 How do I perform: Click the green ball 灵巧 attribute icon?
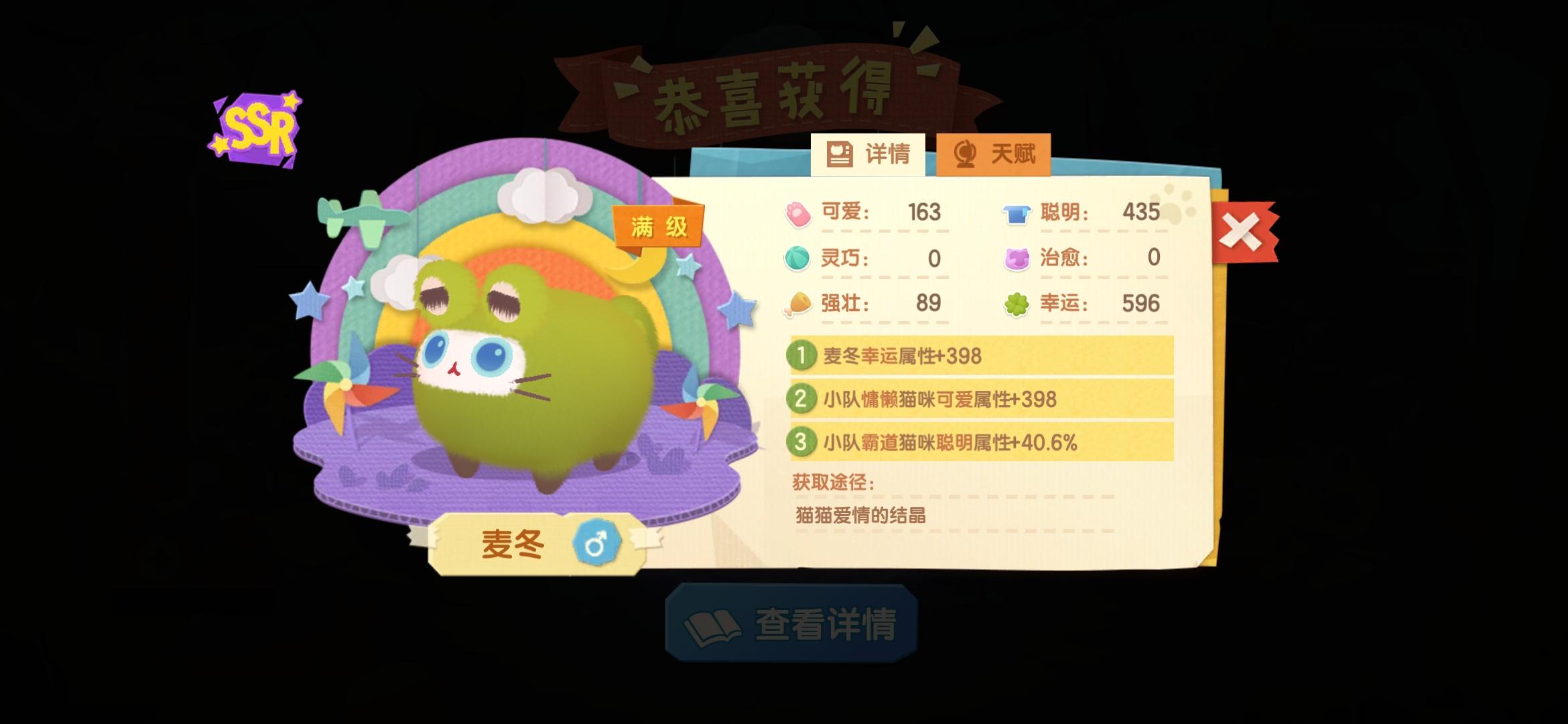click(799, 258)
